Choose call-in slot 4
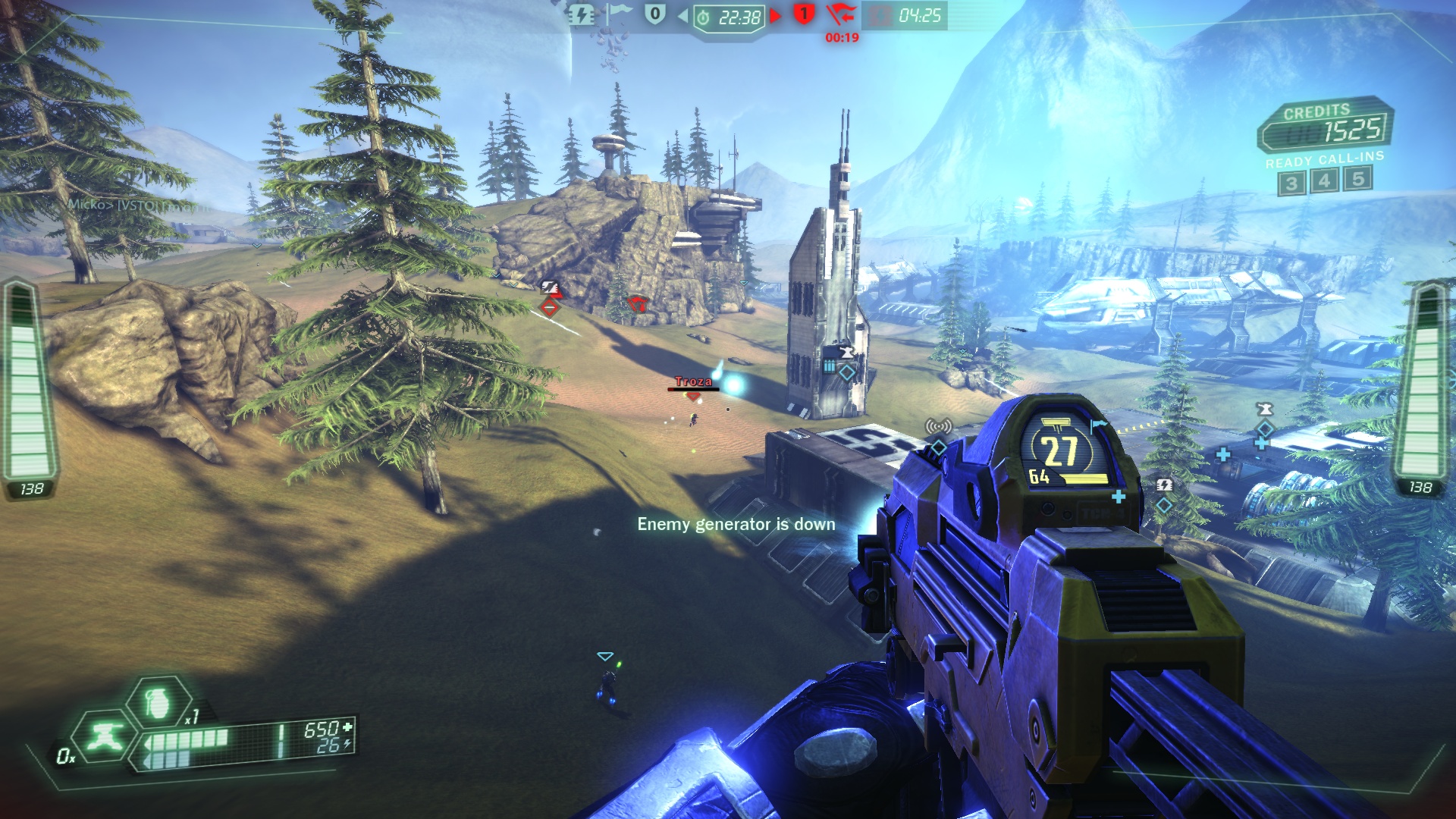This screenshot has width=1456, height=819. click(1324, 180)
